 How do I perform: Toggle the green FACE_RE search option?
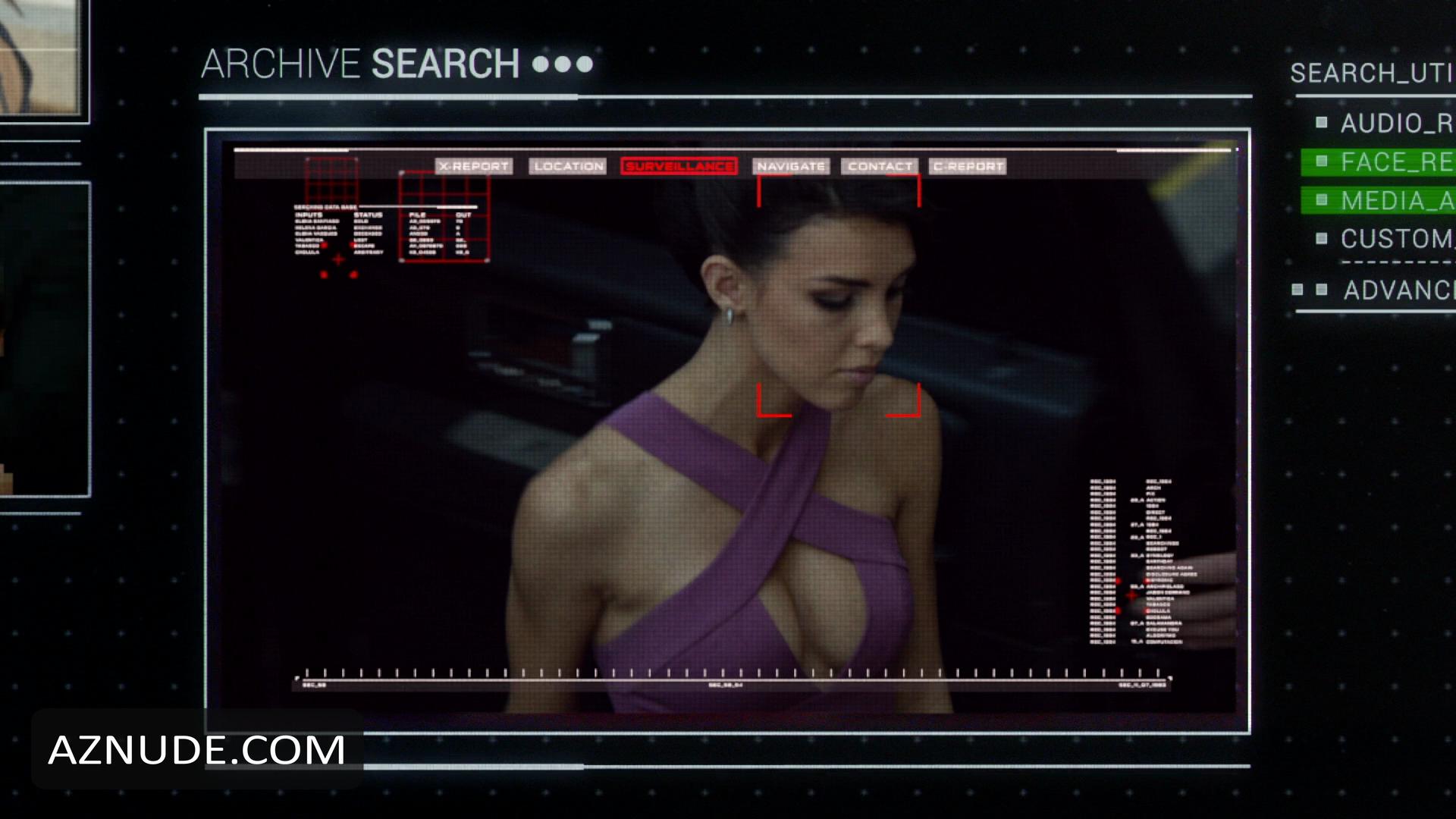(1394, 162)
